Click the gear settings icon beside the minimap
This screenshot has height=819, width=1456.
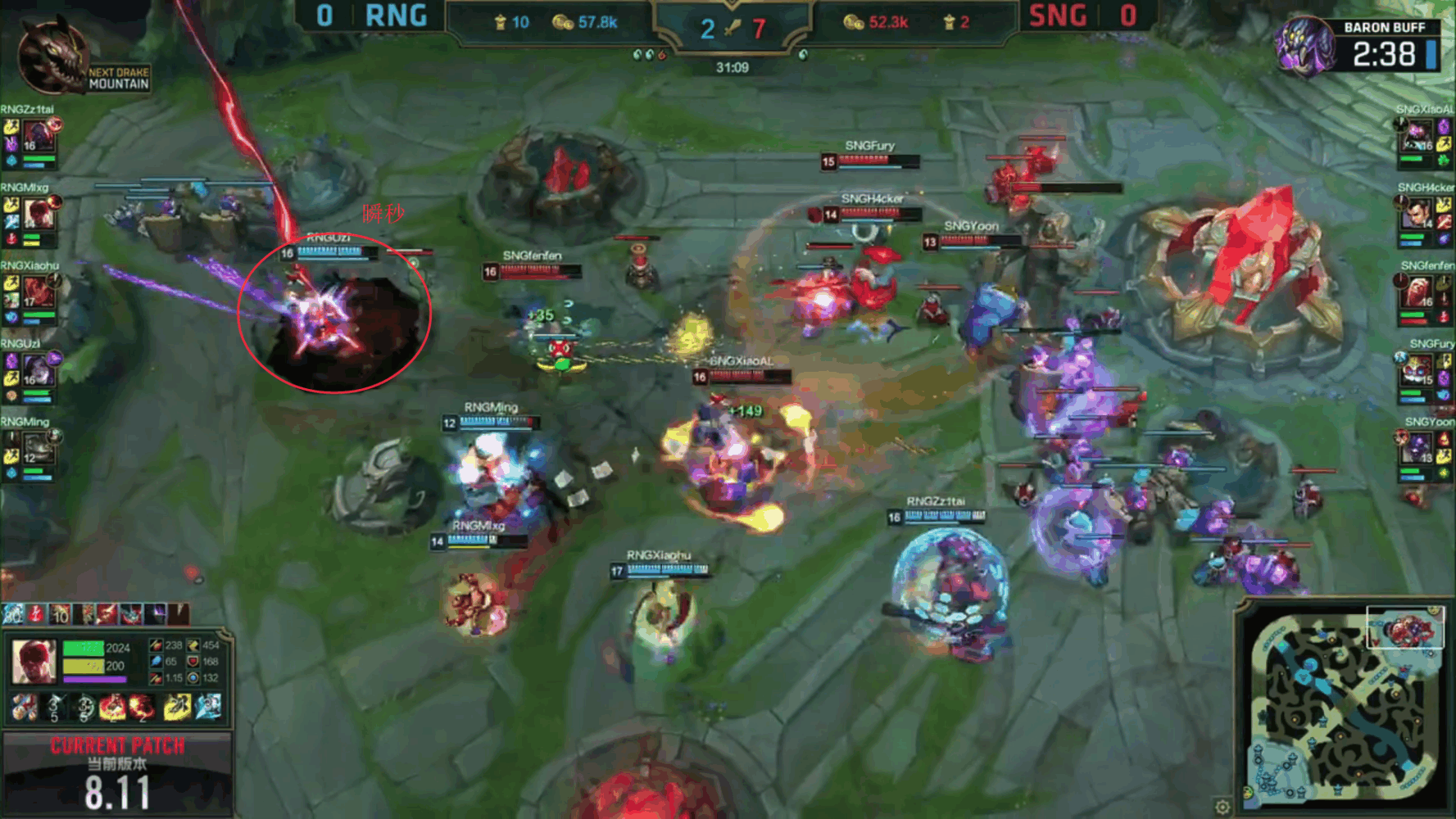pos(1222,807)
